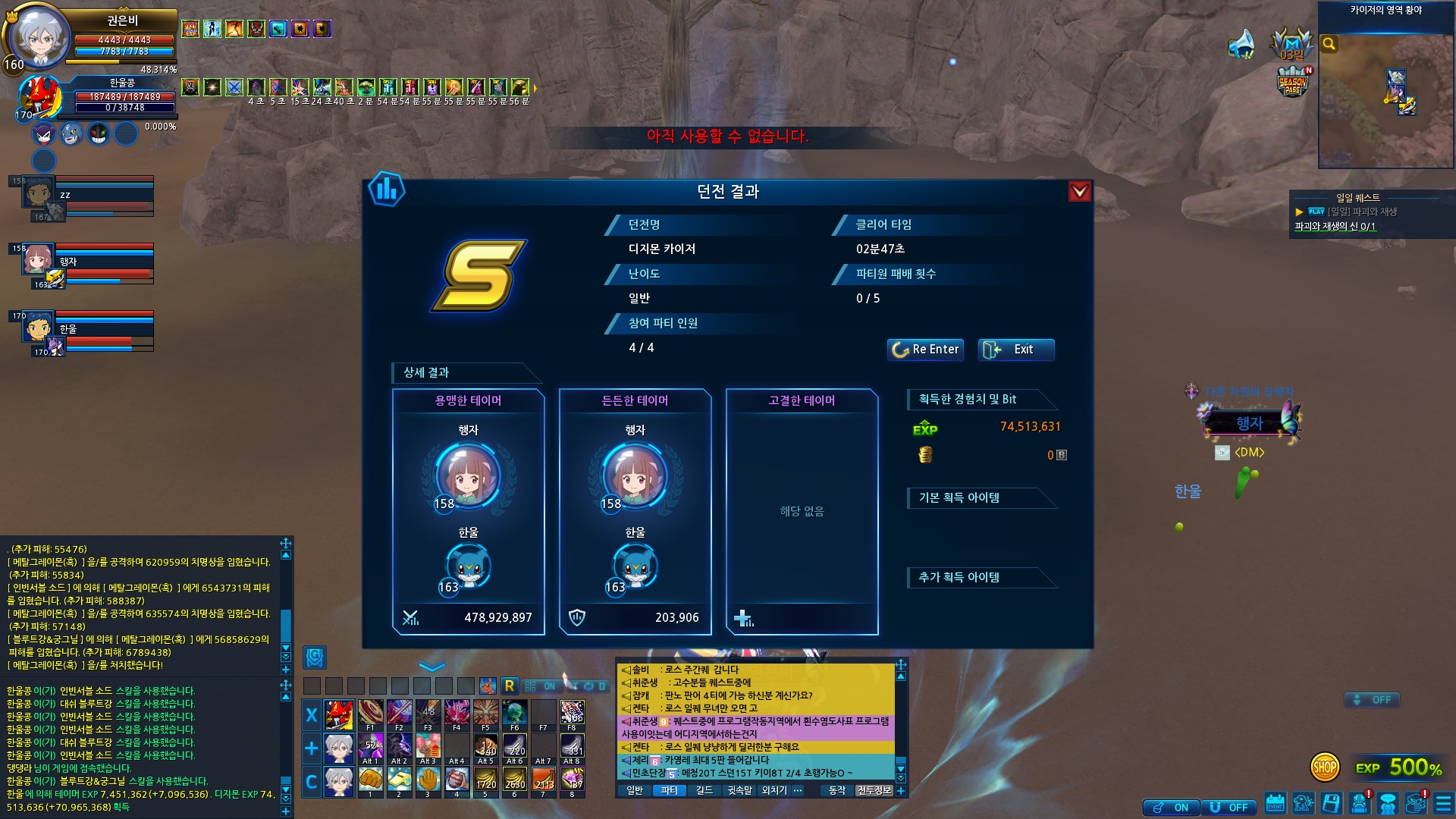Click the minimap magnifier search button
The height and width of the screenshot is (819, 1456).
coord(1329,44)
